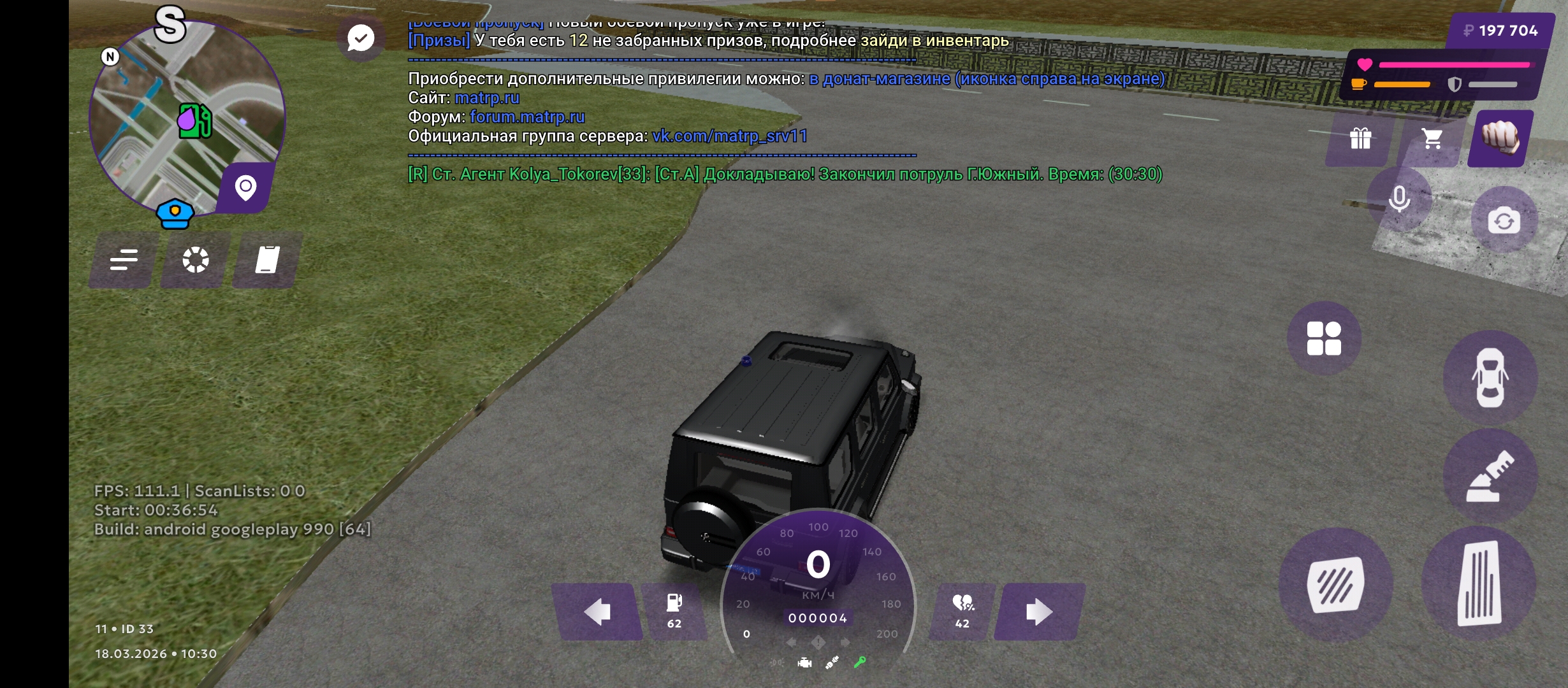Tap the map location pin button
The width and height of the screenshot is (1568, 688).
[x=246, y=188]
